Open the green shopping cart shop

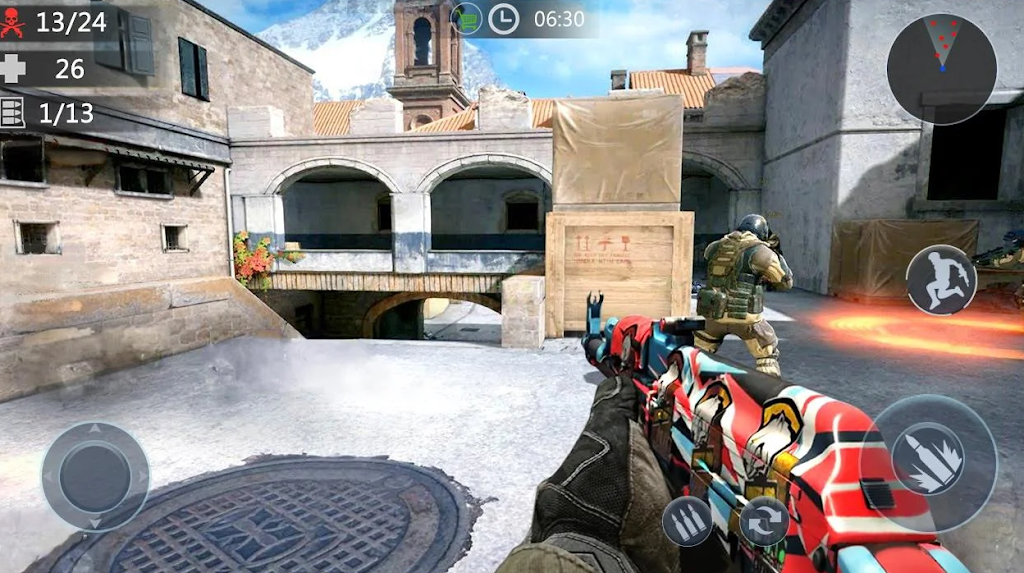point(466,18)
